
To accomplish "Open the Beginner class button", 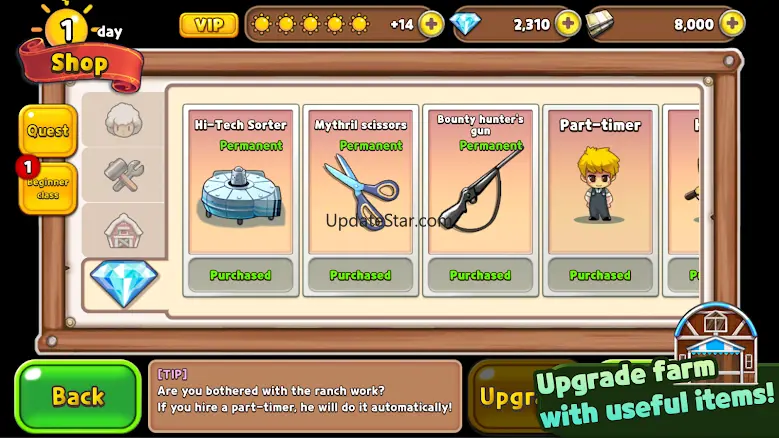I will tap(48, 189).
